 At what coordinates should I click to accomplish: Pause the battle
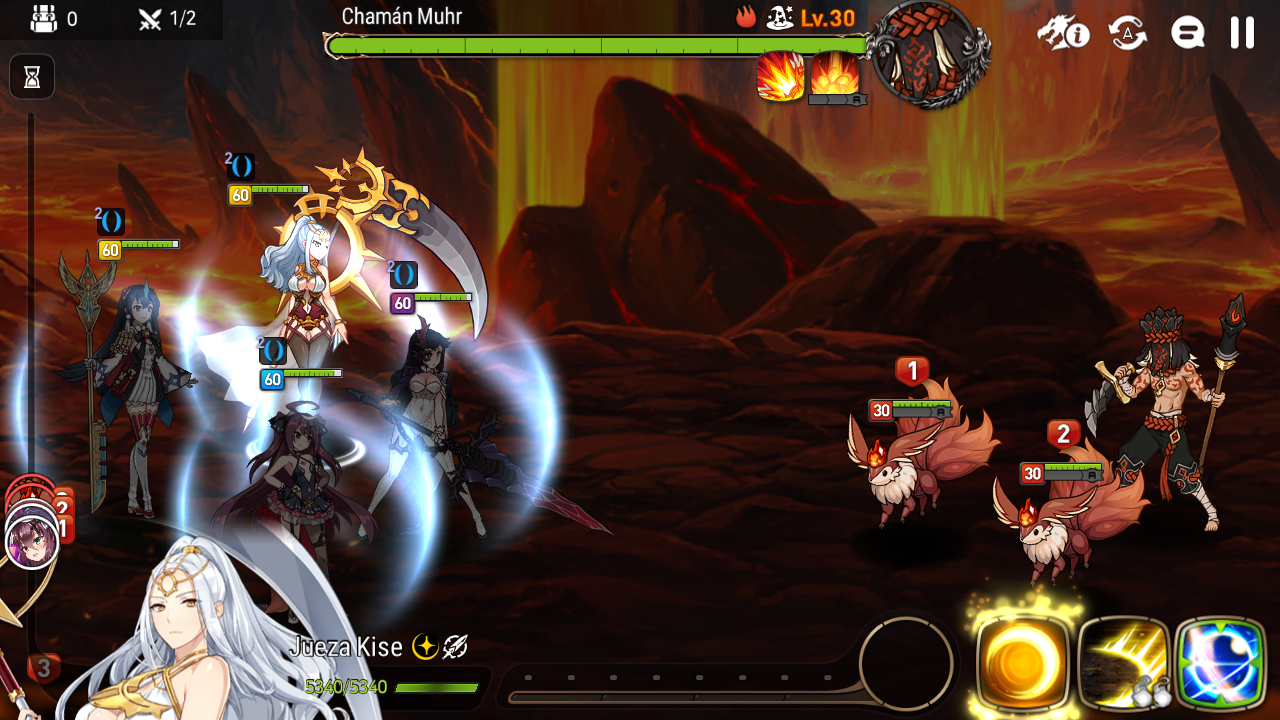click(1242, 31)
